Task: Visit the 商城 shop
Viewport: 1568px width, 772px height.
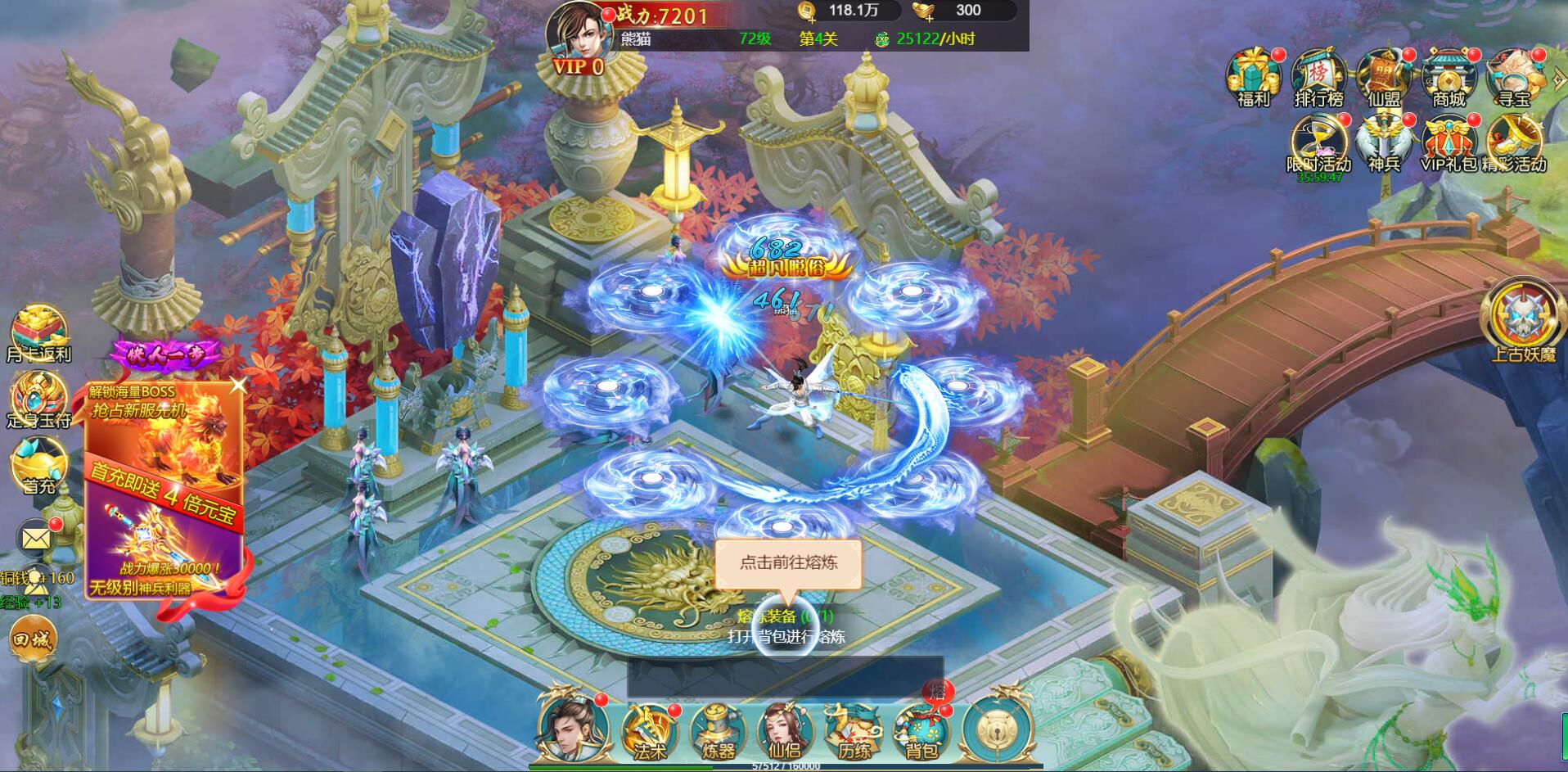Action: coord(1449,76)
